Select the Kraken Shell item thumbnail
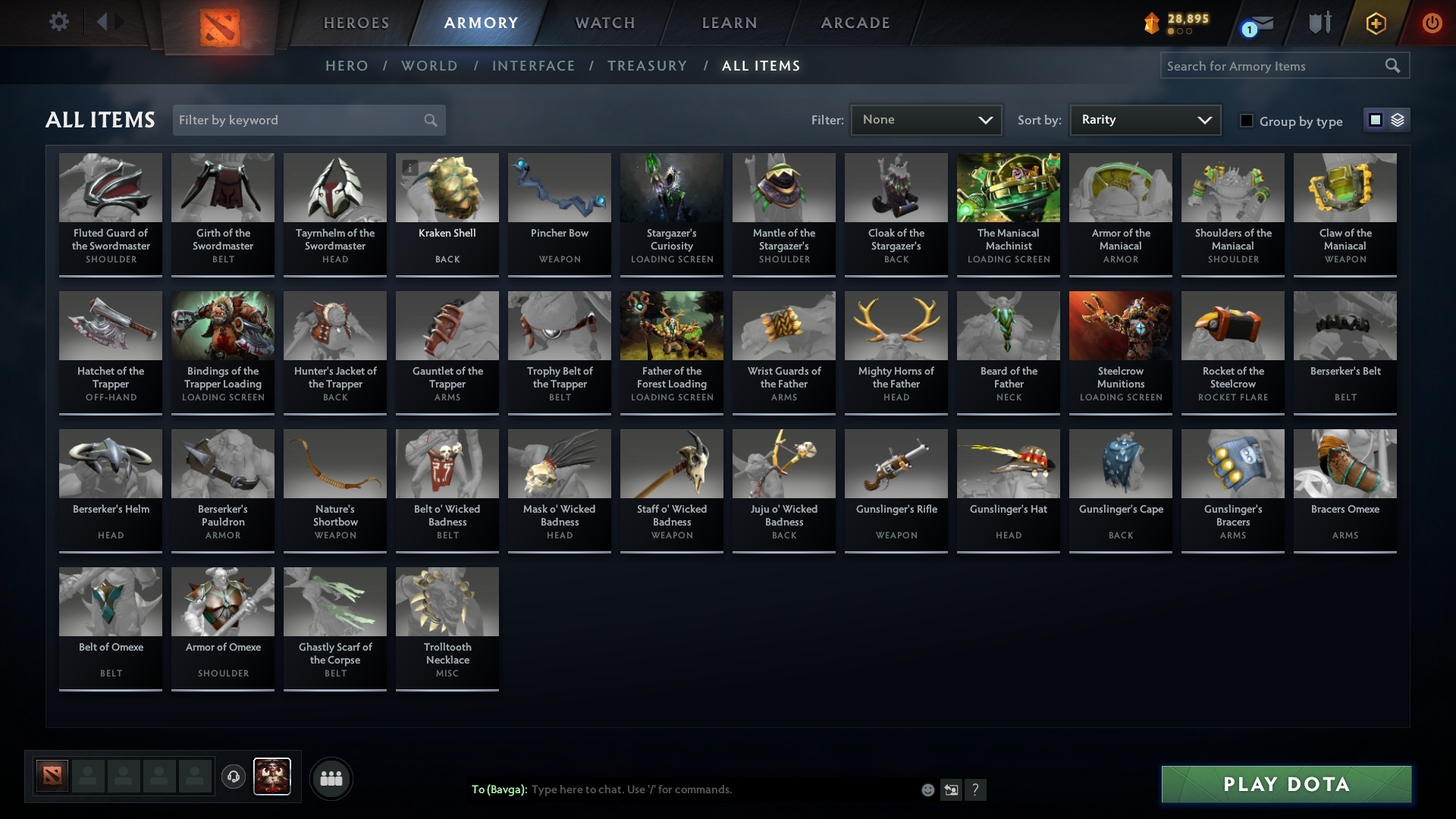The width and height of the screenshot is (1456, 819). 447,187
